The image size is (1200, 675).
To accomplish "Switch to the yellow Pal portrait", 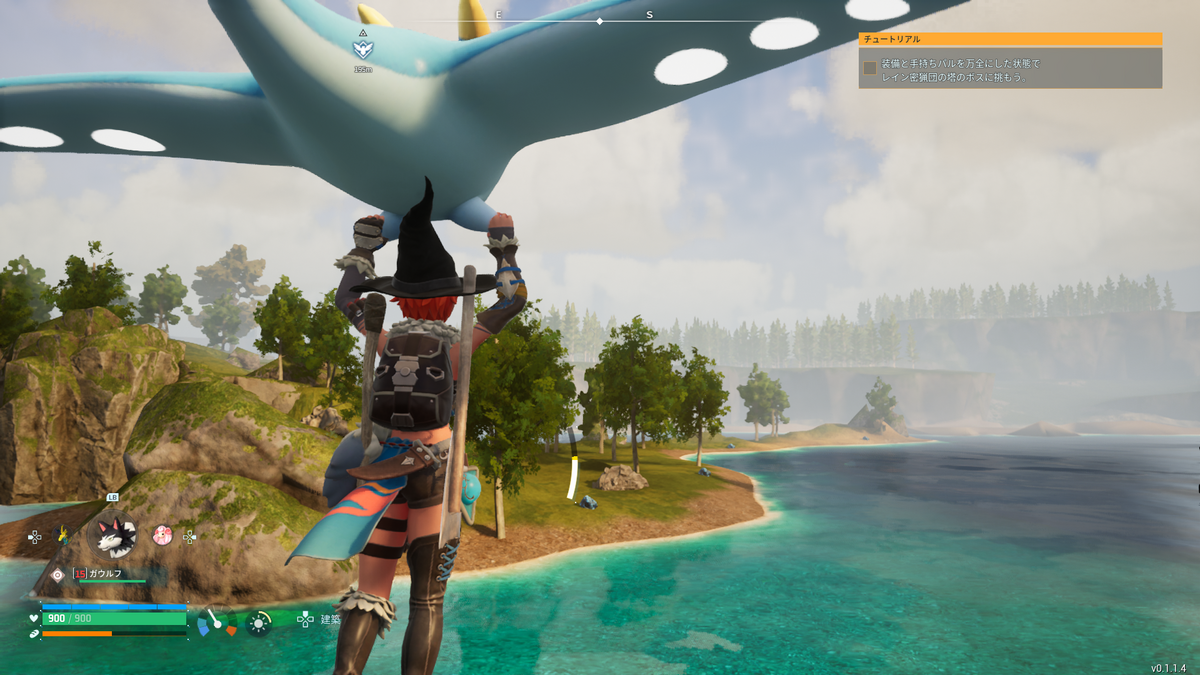I will [x=63, y=535].
